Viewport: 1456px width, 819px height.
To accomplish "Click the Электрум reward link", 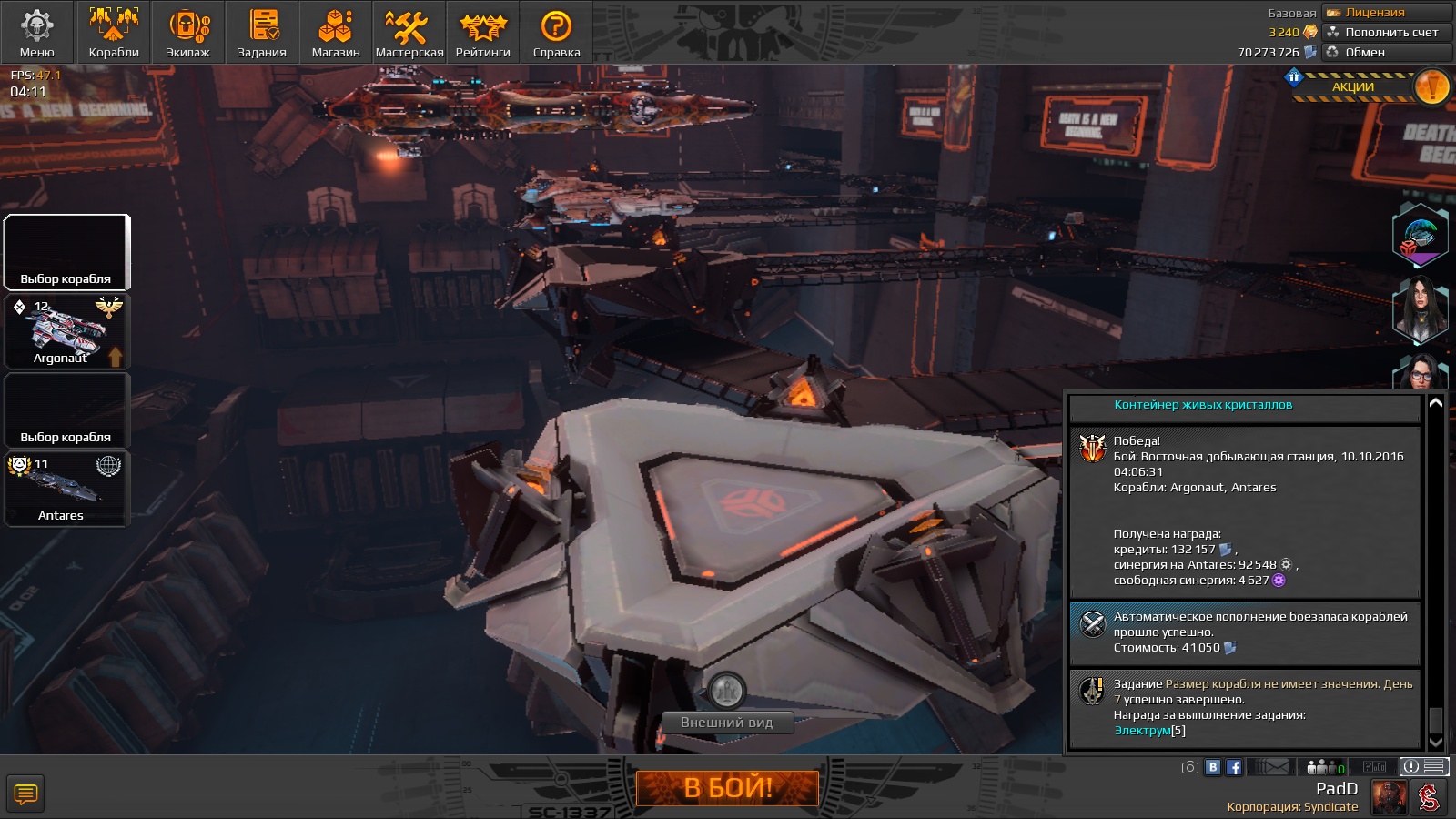I will pyautogui.click(x=1143, y=731).
